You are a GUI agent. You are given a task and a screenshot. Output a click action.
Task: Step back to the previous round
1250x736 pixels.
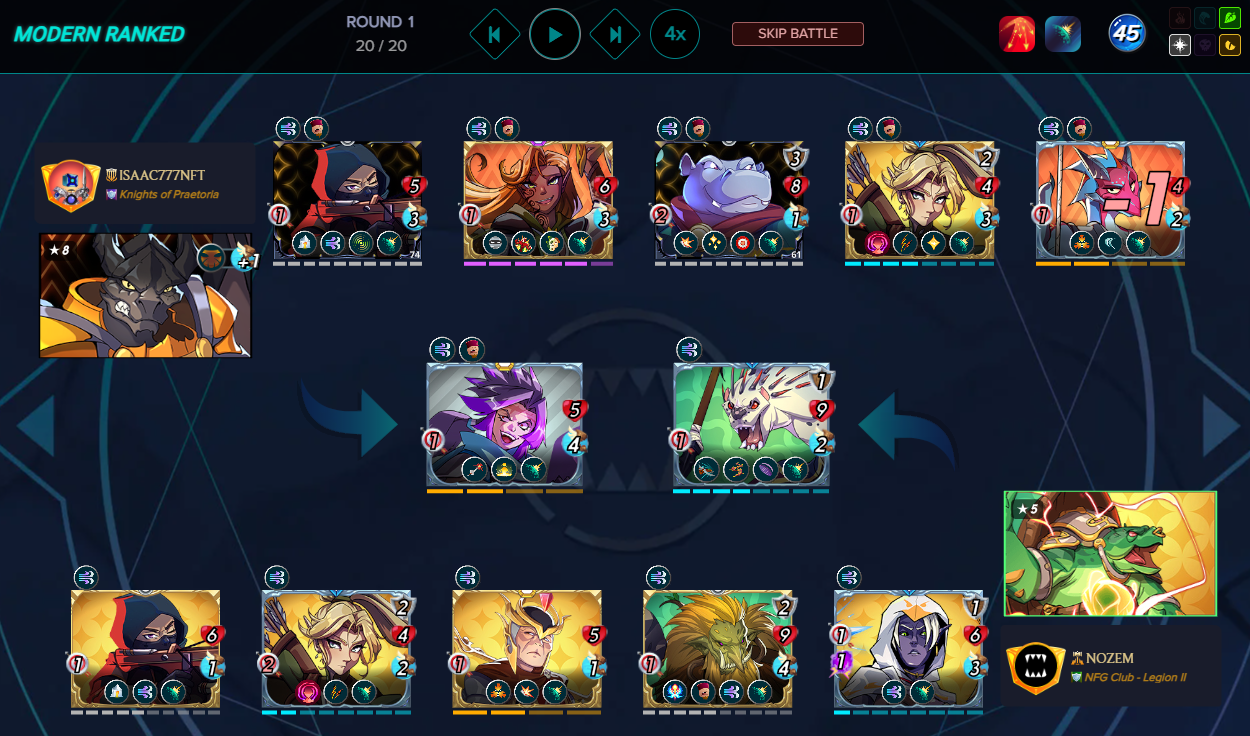494,34
